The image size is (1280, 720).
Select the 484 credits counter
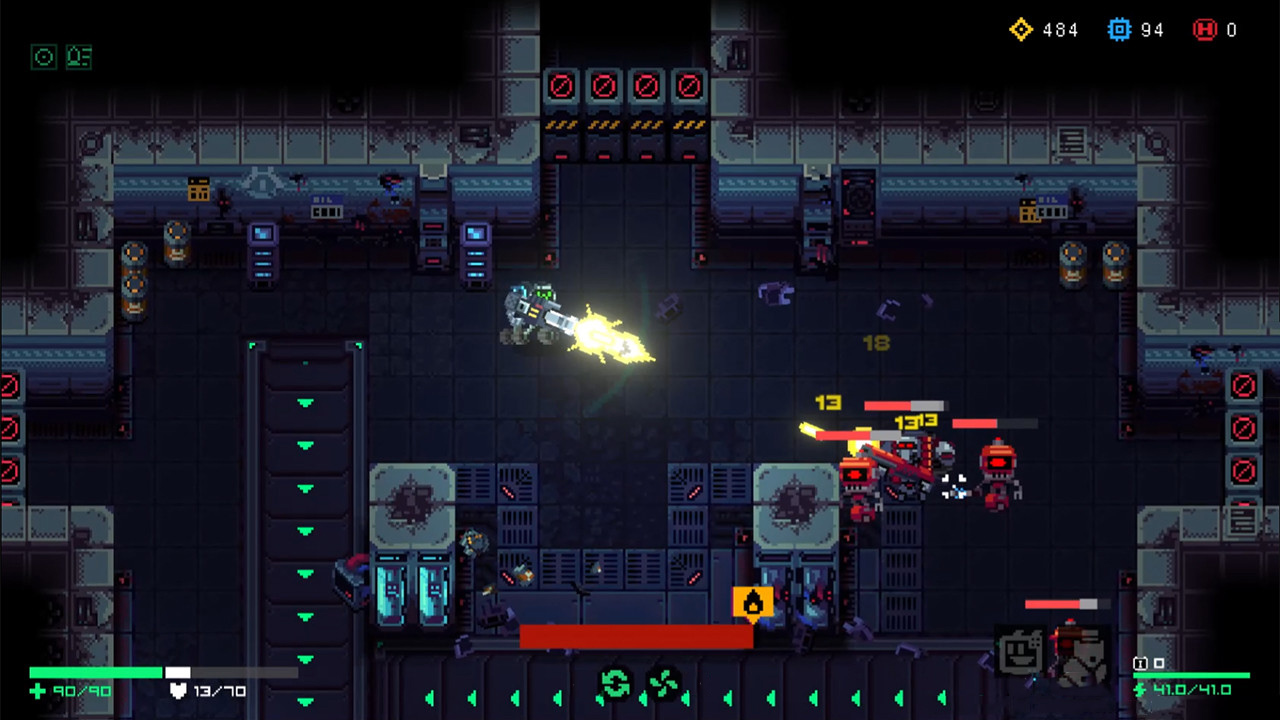(x=1059, y=29)
